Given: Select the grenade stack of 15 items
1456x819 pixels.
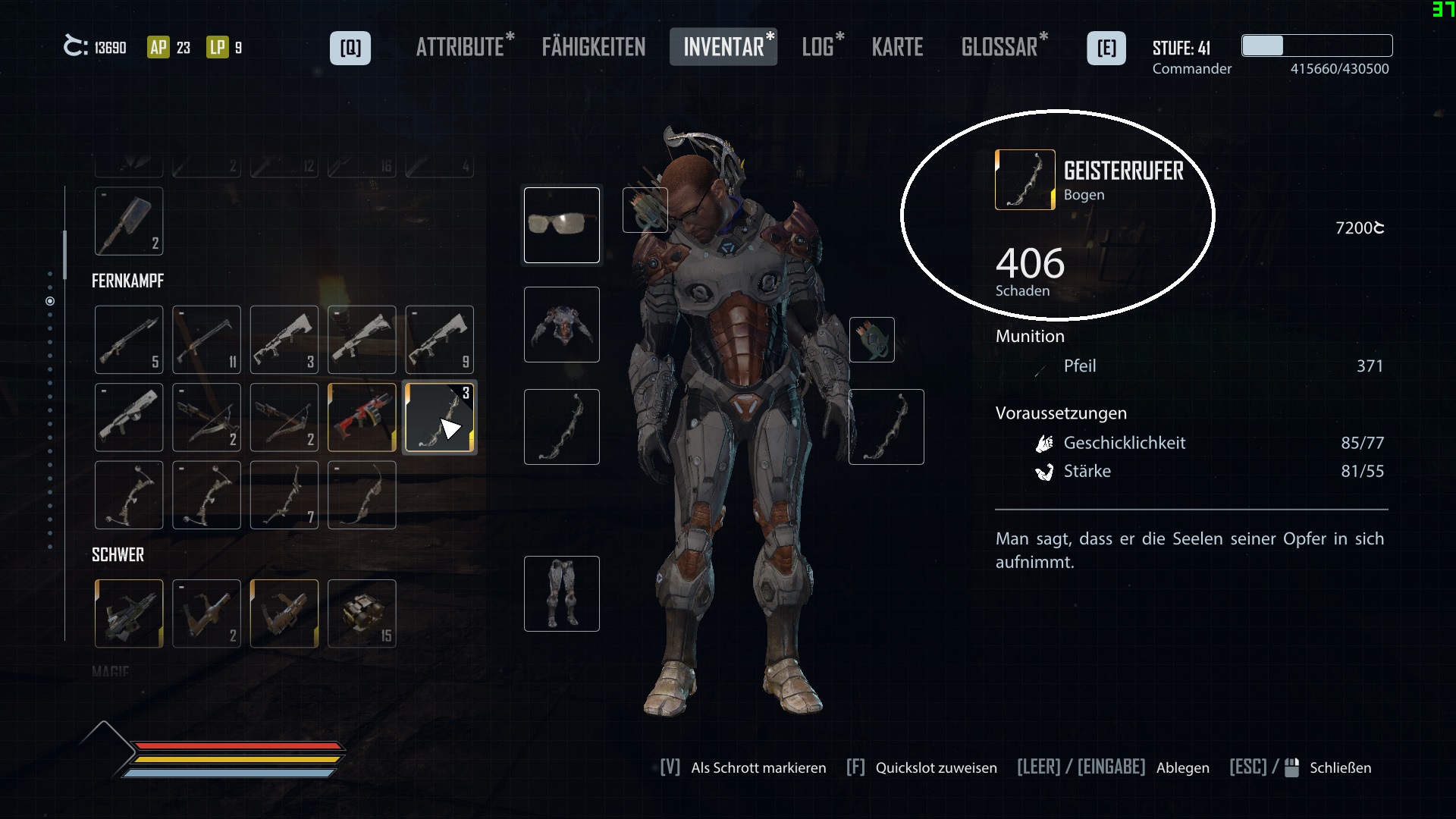Looking at the screenshot, I should 362,614.
